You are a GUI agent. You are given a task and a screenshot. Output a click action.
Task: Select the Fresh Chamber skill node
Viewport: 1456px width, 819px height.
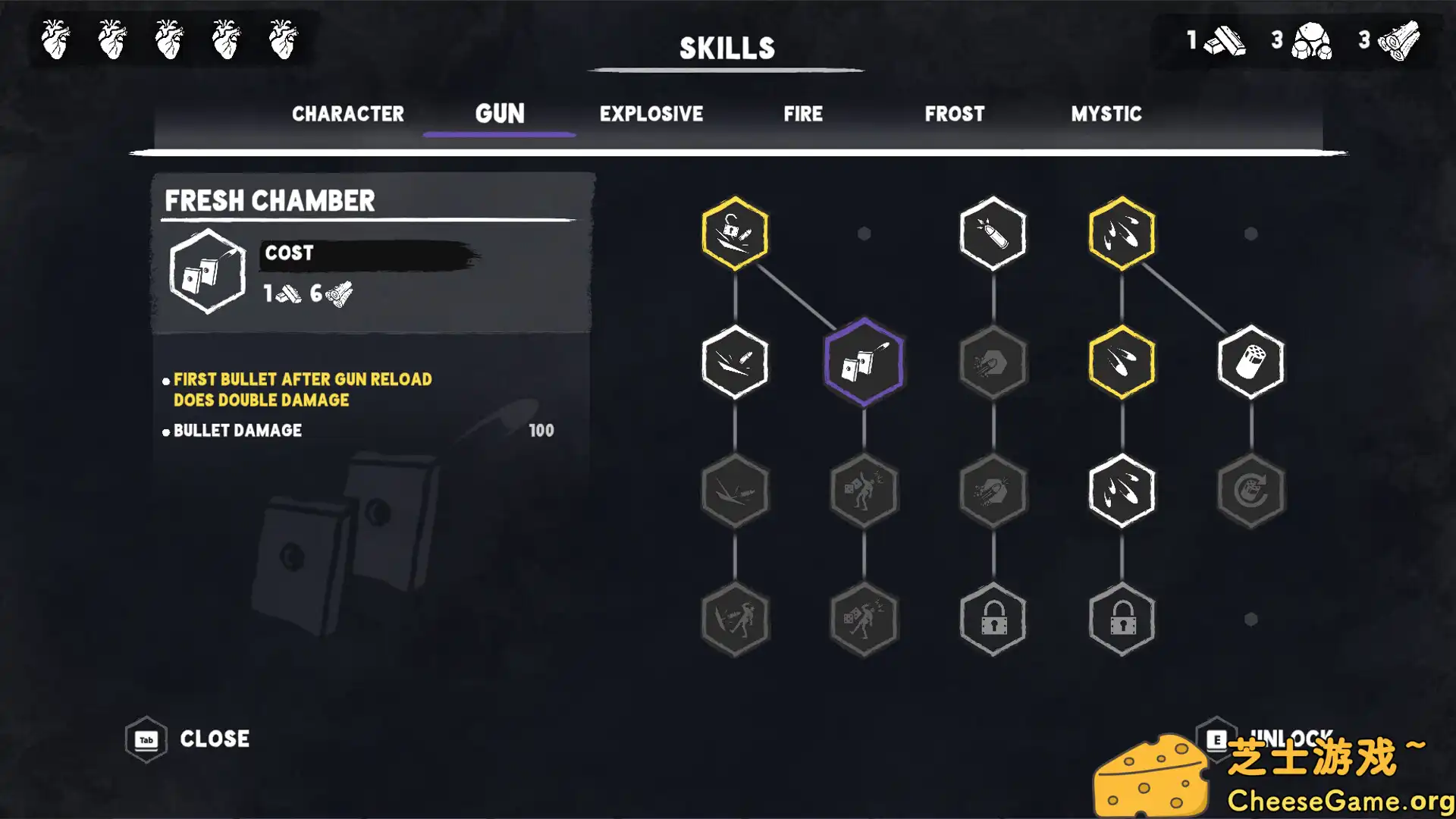pos(863,362)
